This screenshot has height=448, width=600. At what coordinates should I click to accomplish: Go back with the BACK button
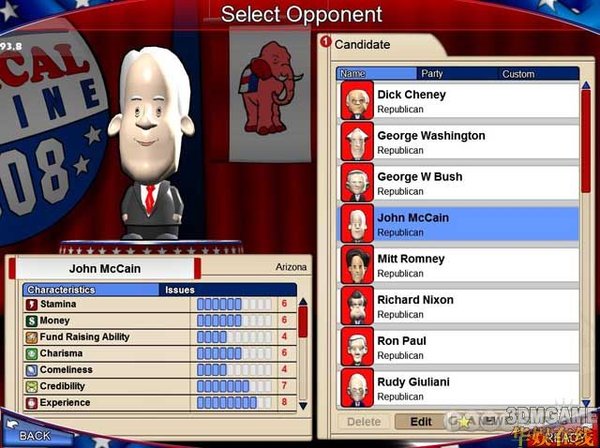click(34, 435)
